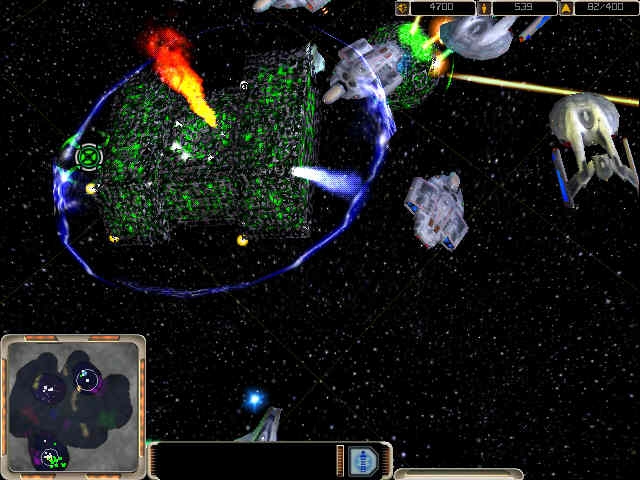Click the blue ship icon button
640x480 pixels.
(x=366, y=460)
